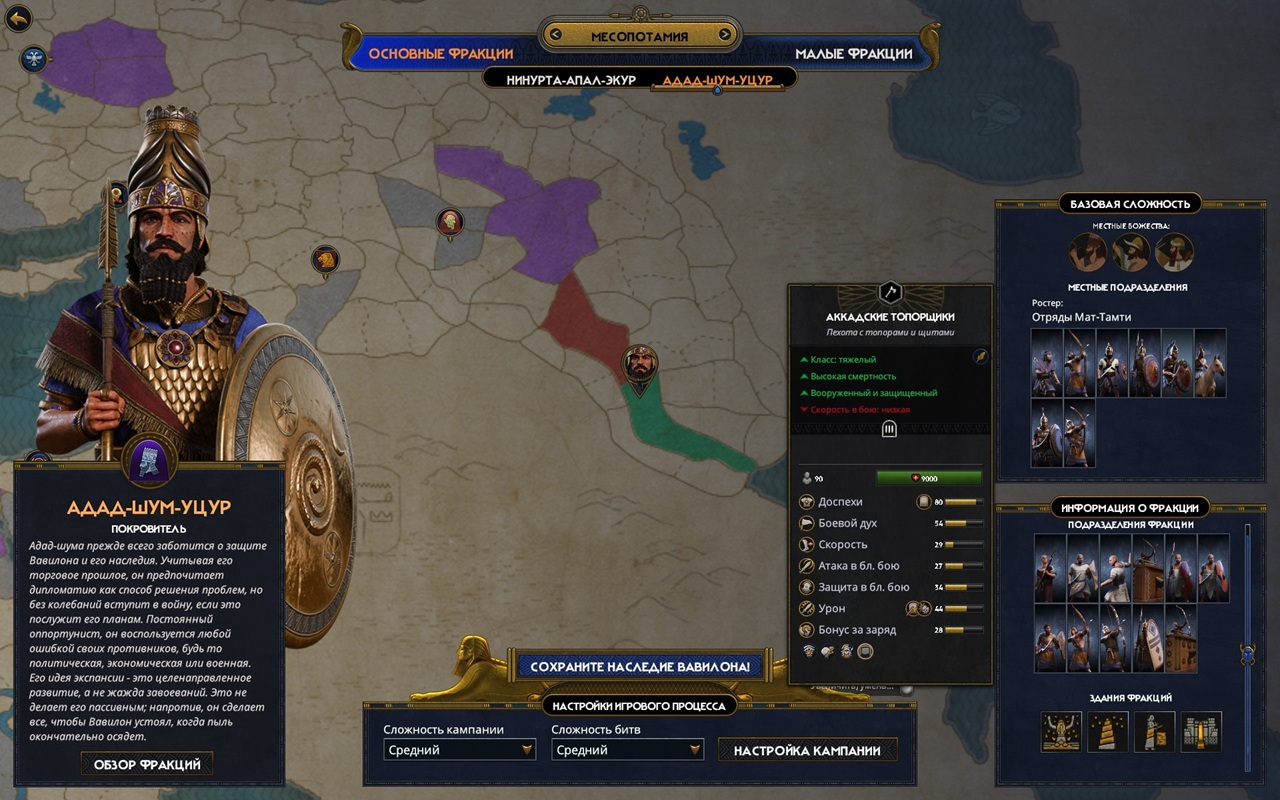The image size is (1280, 800).
Task: Select the first faction unit card
Action: click(x=1049, y=567)
